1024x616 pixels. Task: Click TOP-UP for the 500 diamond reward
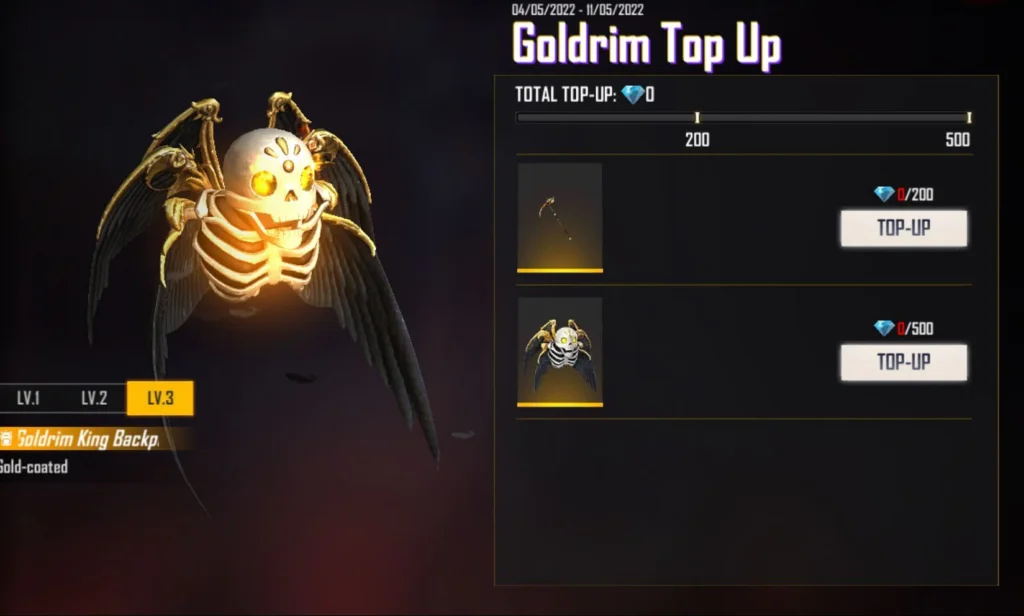click(903, 362)
